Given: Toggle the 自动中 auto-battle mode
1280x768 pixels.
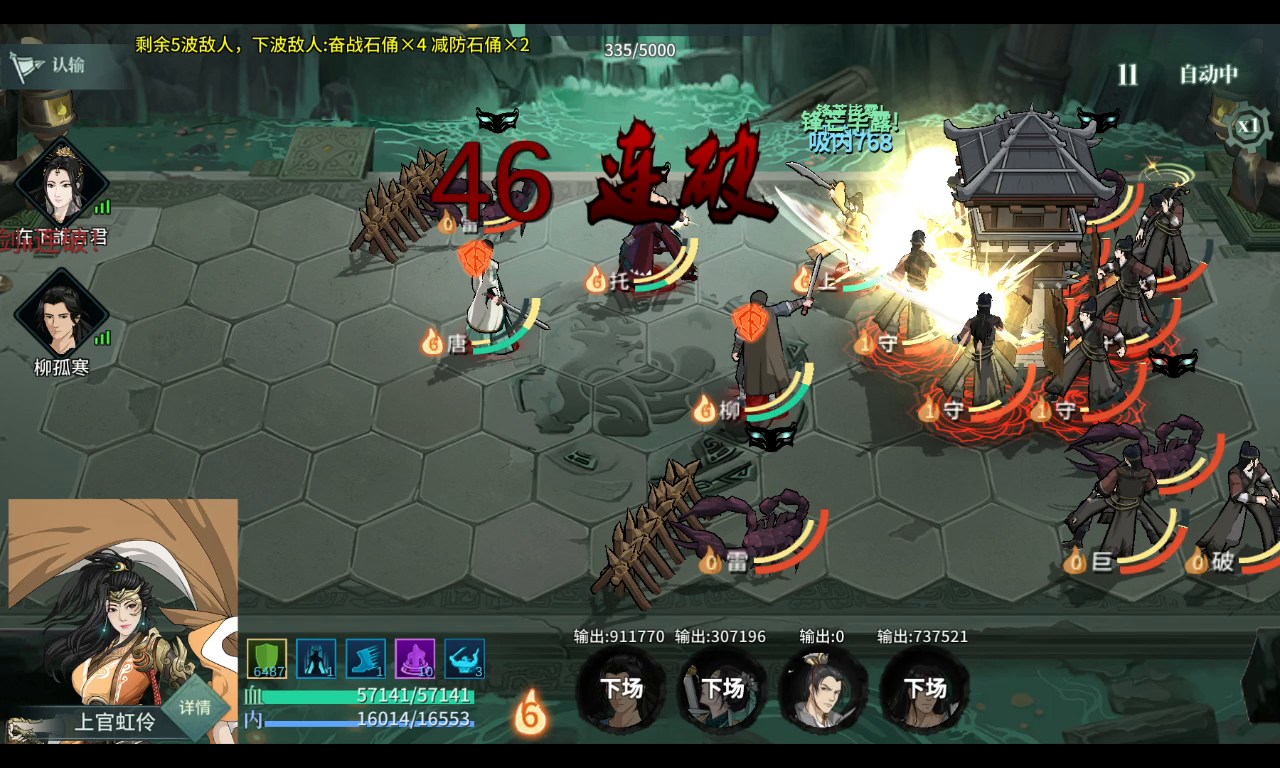Looking at the screenshot, I should (x=1208, y=75).
